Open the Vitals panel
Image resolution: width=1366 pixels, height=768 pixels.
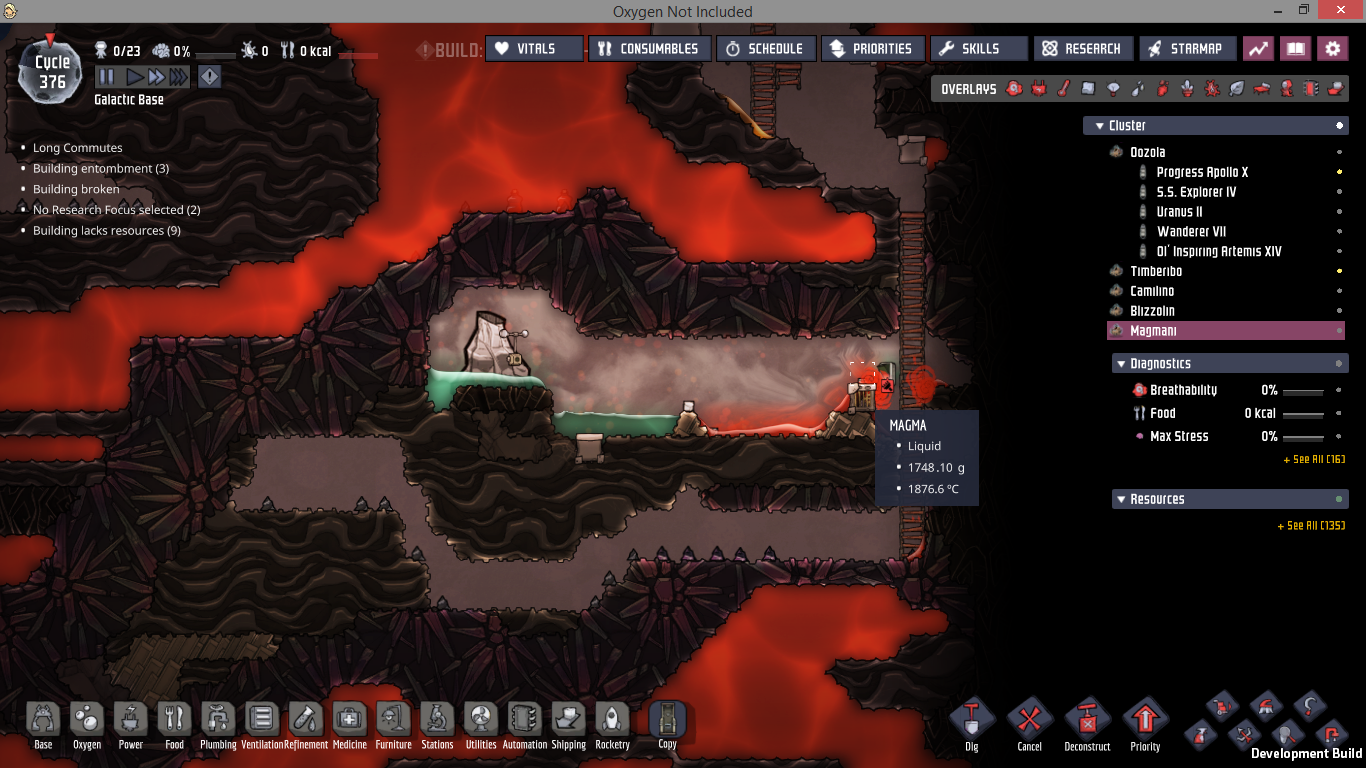pos(534,49)
